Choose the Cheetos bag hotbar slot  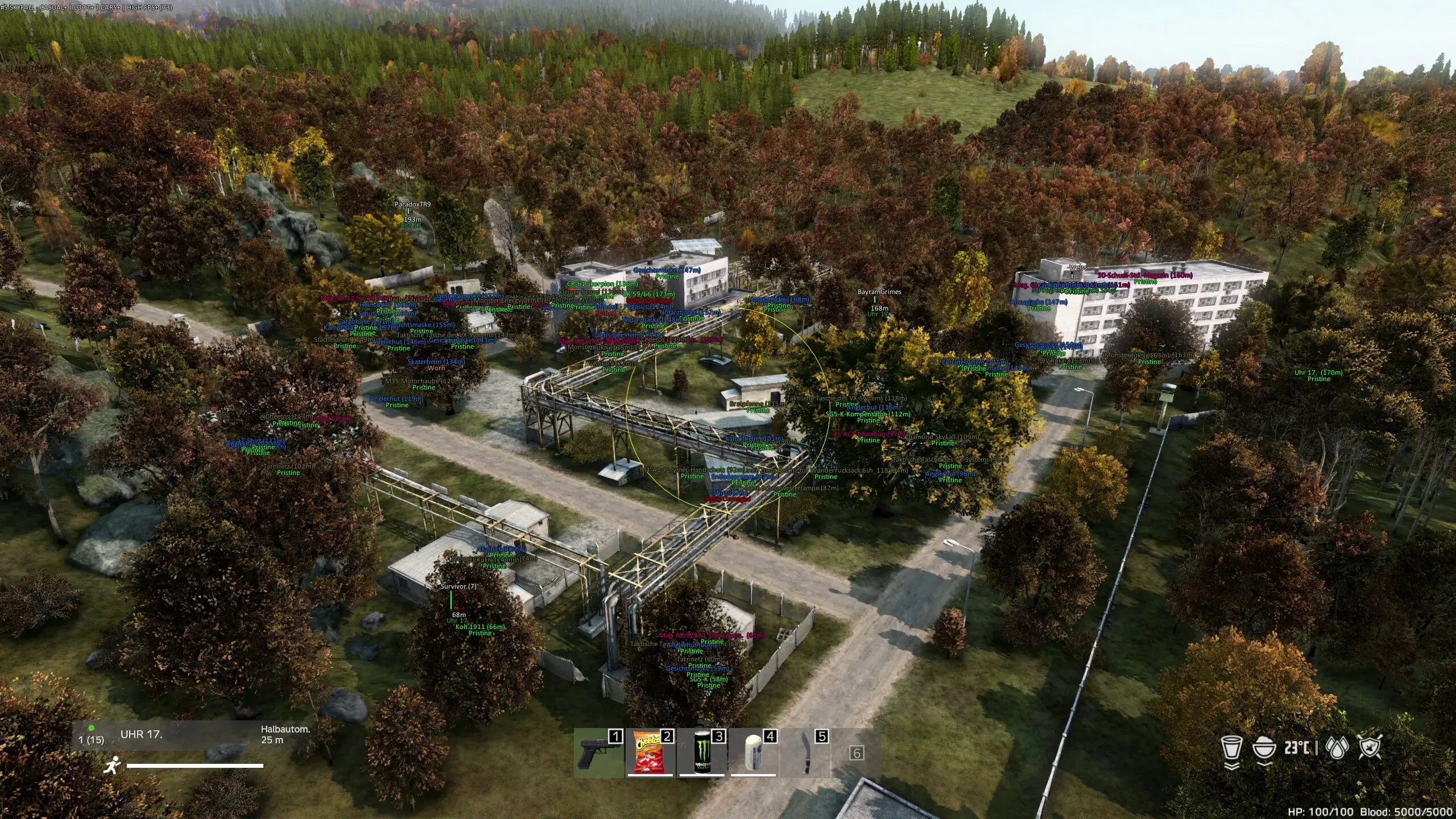(650, 752)
